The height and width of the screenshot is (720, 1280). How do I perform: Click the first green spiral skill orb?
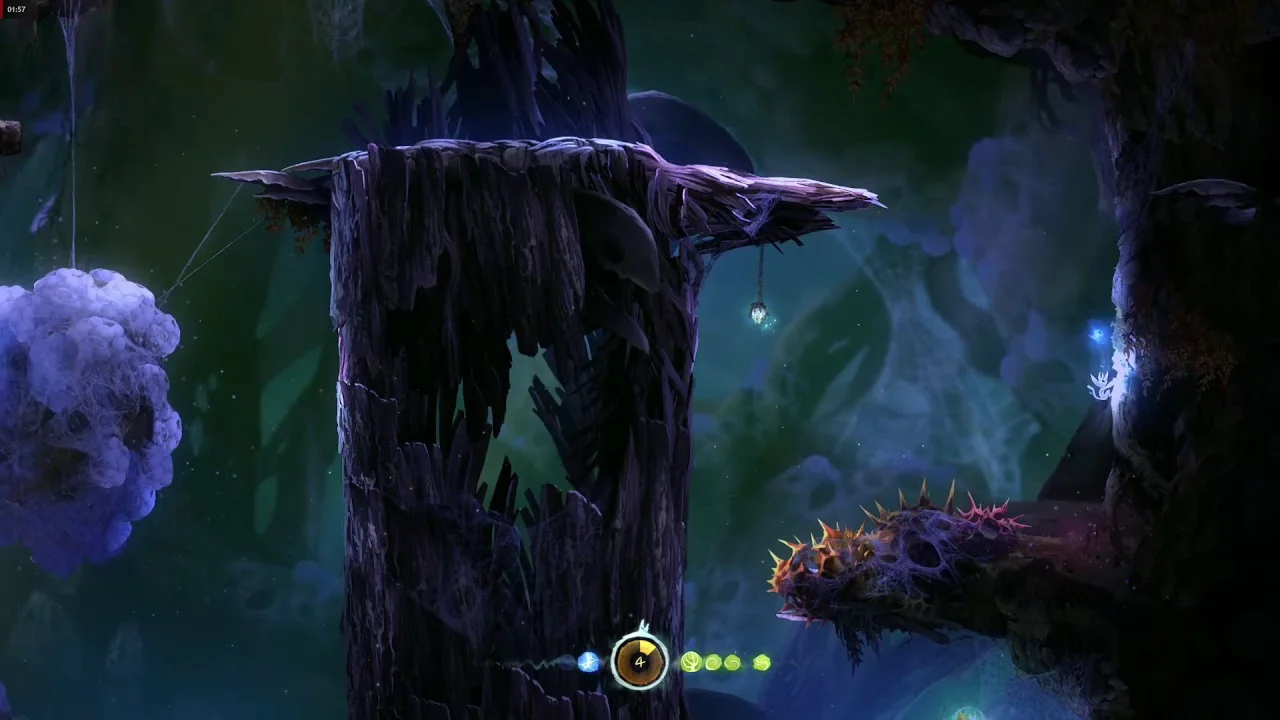pos(712,663)
